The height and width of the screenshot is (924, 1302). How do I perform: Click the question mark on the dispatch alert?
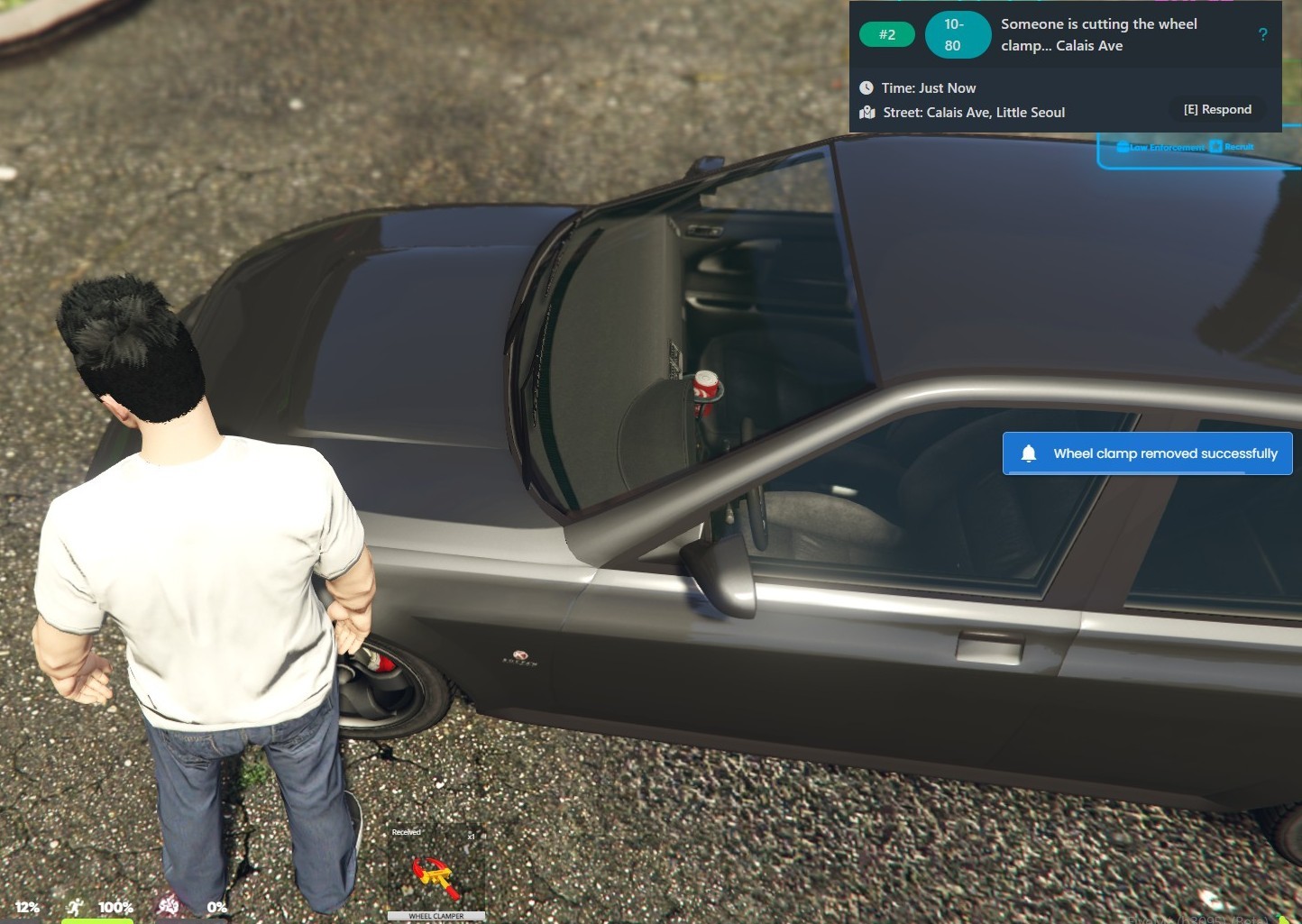coord(1262,34)
